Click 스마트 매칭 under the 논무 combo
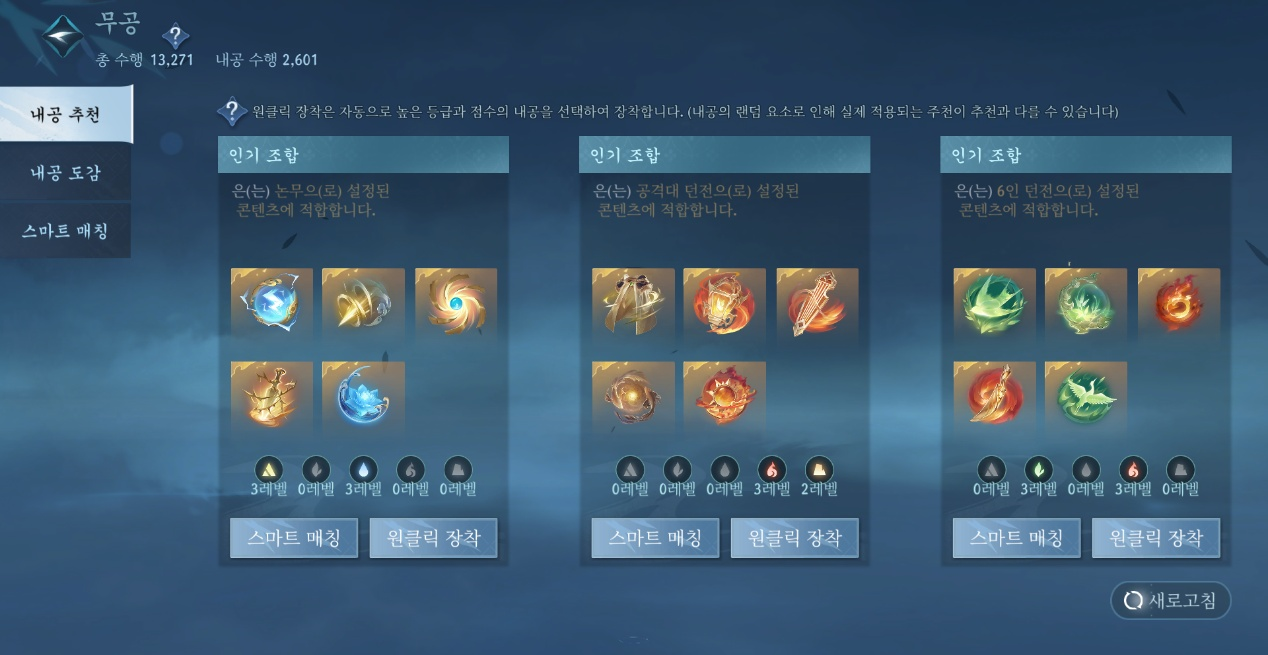 point(294,538)
